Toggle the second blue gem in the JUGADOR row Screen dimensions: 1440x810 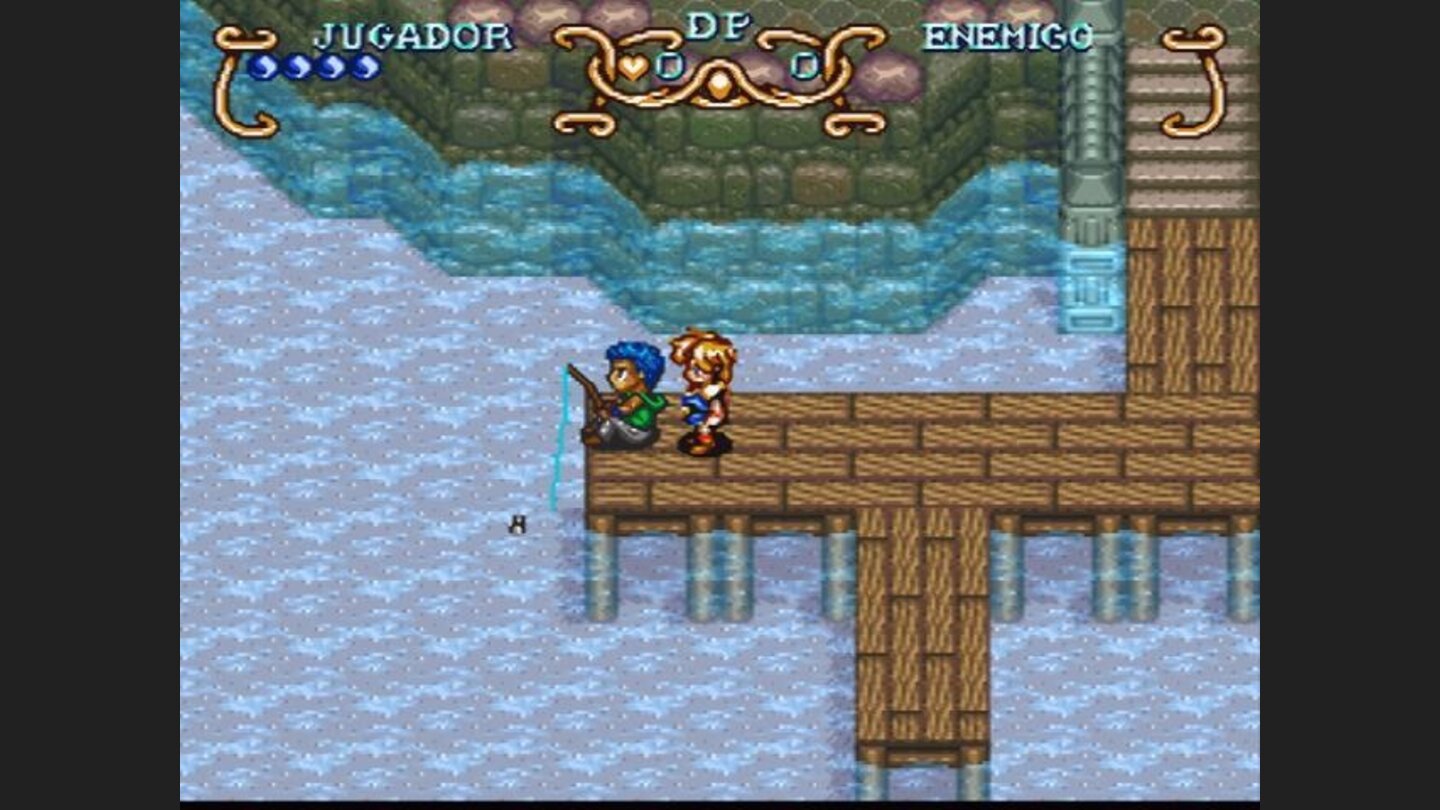(x=297, y=68)
